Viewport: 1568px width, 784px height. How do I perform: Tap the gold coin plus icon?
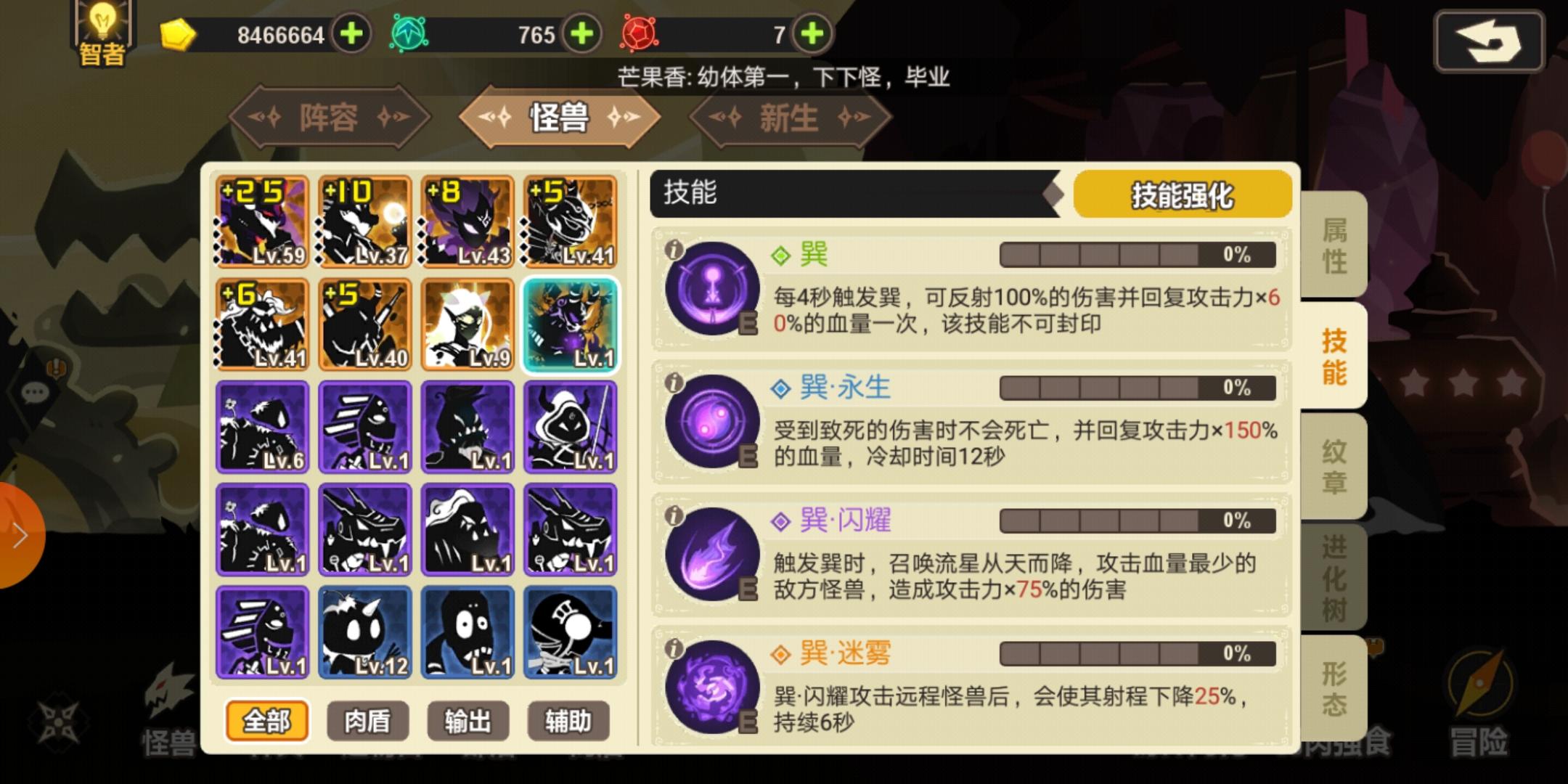pyautogui.click(x=351, y=34)
